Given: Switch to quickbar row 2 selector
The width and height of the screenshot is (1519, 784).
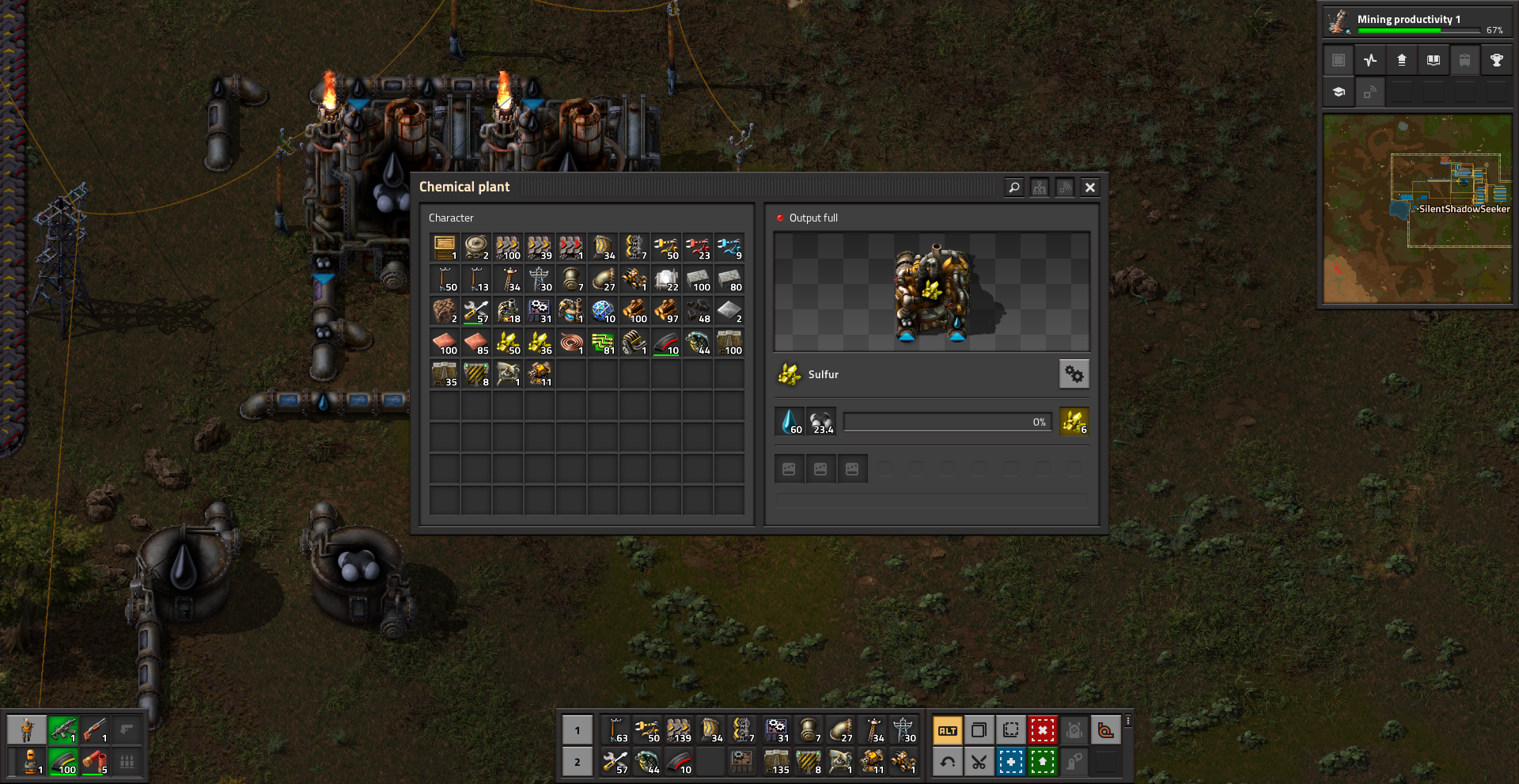Looking at the screenshot, I should pyautogui.click(x=578, y=763).
